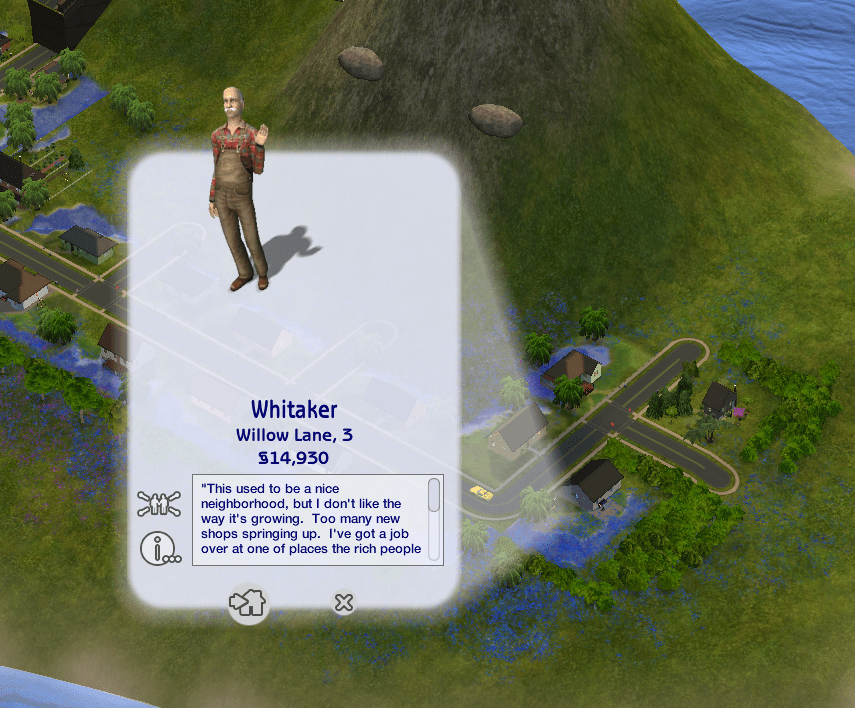This screenshot has height=708, width=855.
Task: Close the Whitaker family info panel
Action: point(343,602)
